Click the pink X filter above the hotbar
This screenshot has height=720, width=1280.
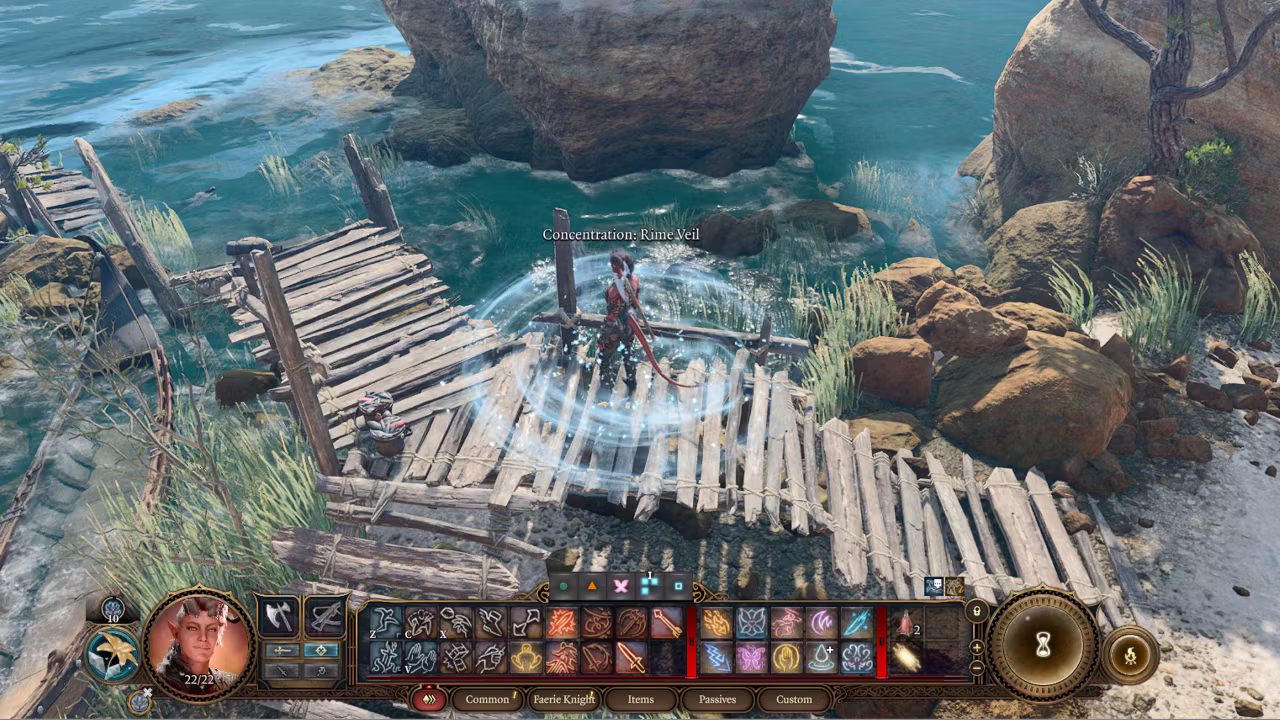coord(620,586)
